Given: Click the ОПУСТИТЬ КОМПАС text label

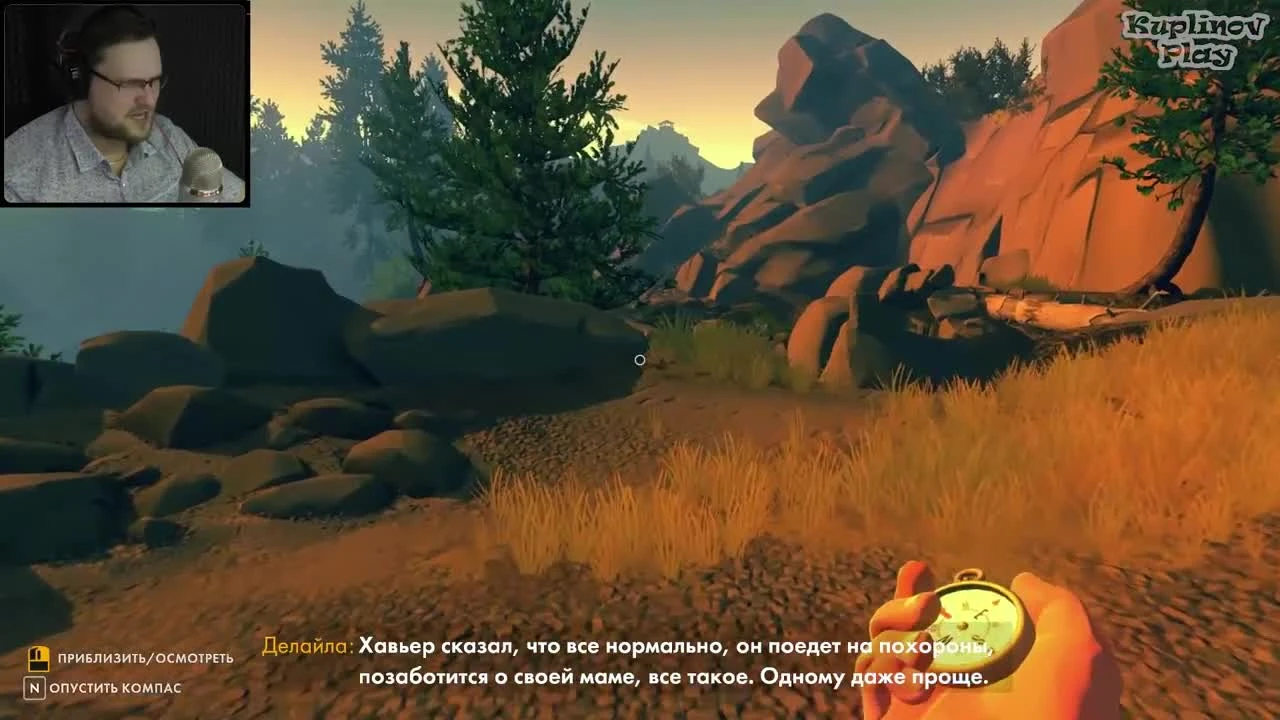Looking at the screenshot, I should 120,688.
